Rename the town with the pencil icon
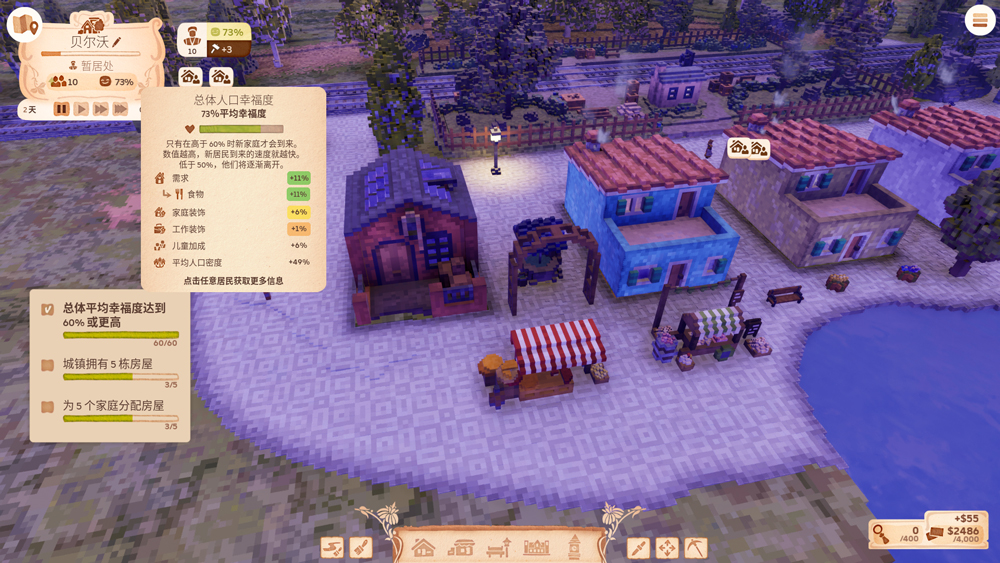The height and width of the screenshot is (563, 1000). pyautogui.click(x=117, y=42)
